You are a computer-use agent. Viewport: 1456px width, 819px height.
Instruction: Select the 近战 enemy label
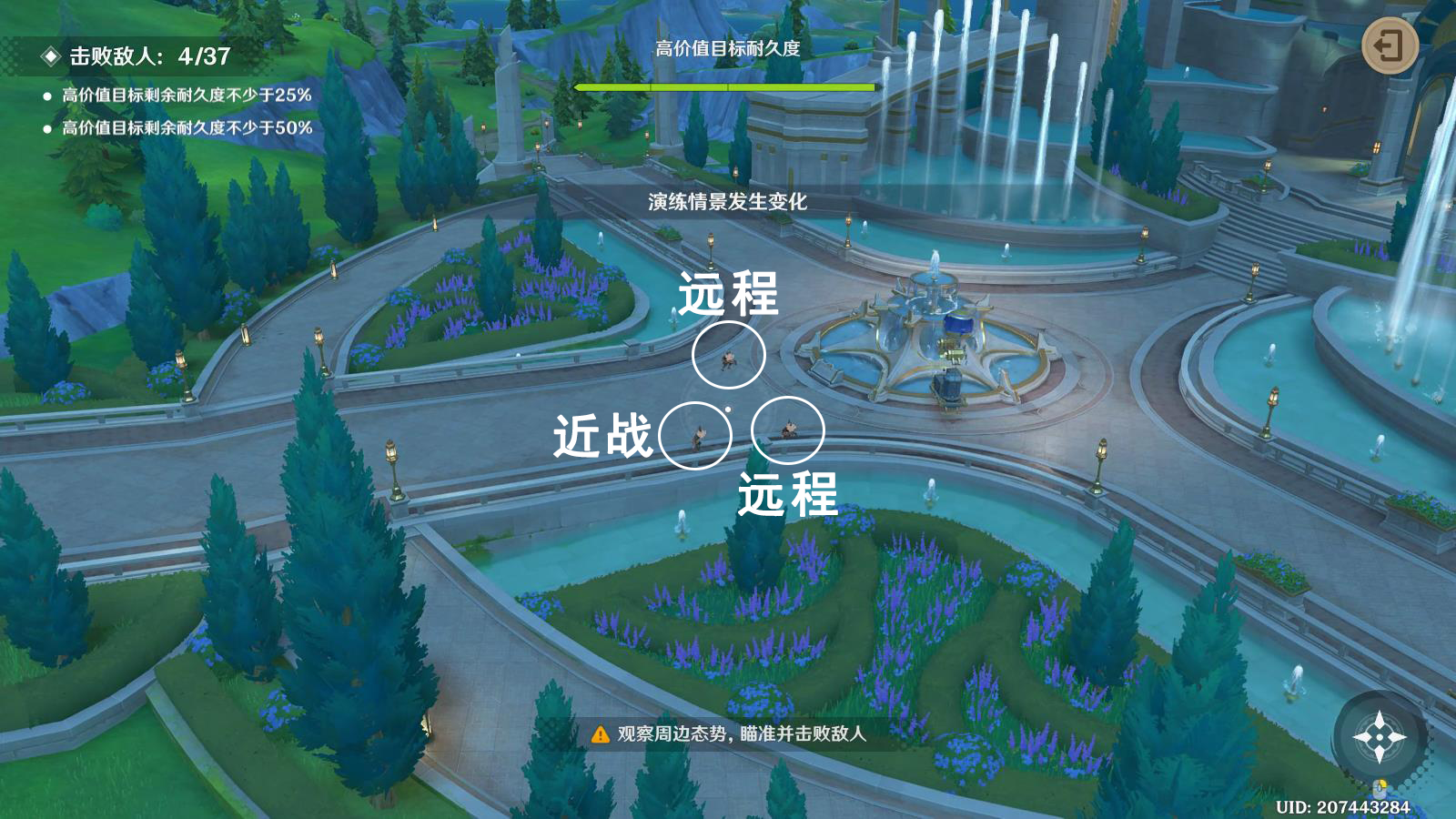[602, 434]
